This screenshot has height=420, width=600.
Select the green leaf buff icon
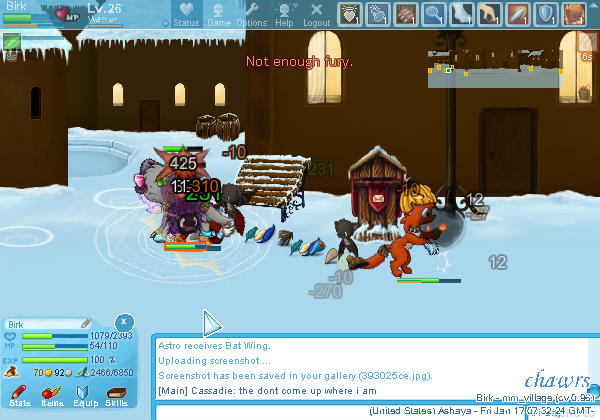11,44
